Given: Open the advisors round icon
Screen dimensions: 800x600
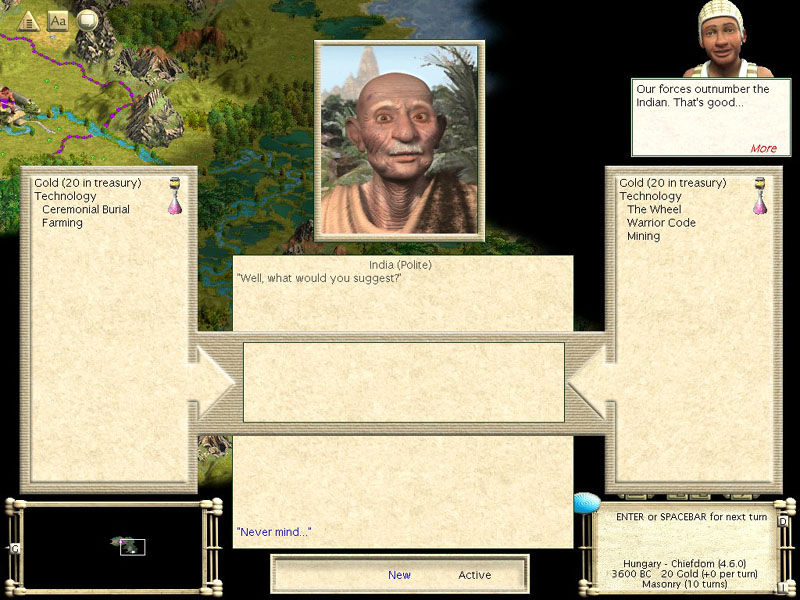Looking at the screenshot, I should pos(88,19).
